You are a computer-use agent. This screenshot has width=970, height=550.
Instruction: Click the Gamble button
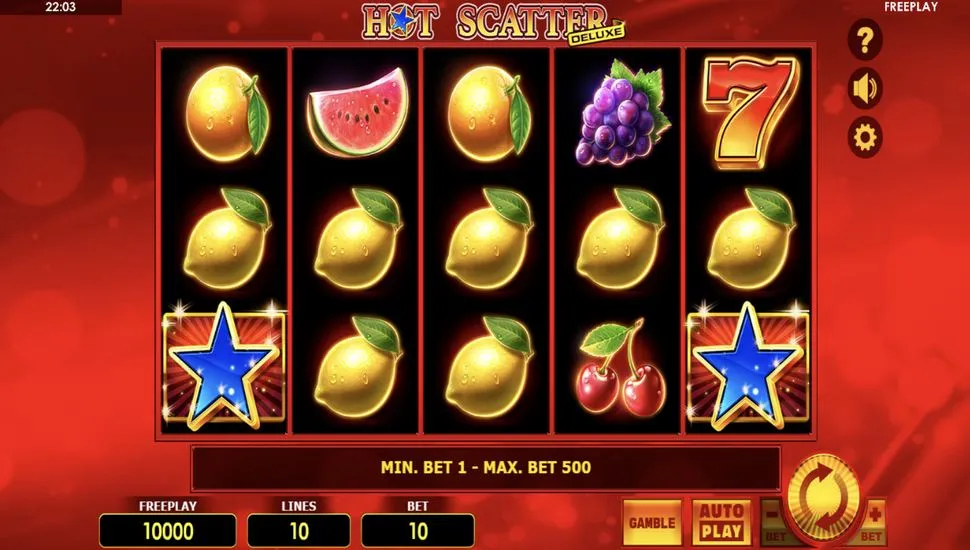652,522
